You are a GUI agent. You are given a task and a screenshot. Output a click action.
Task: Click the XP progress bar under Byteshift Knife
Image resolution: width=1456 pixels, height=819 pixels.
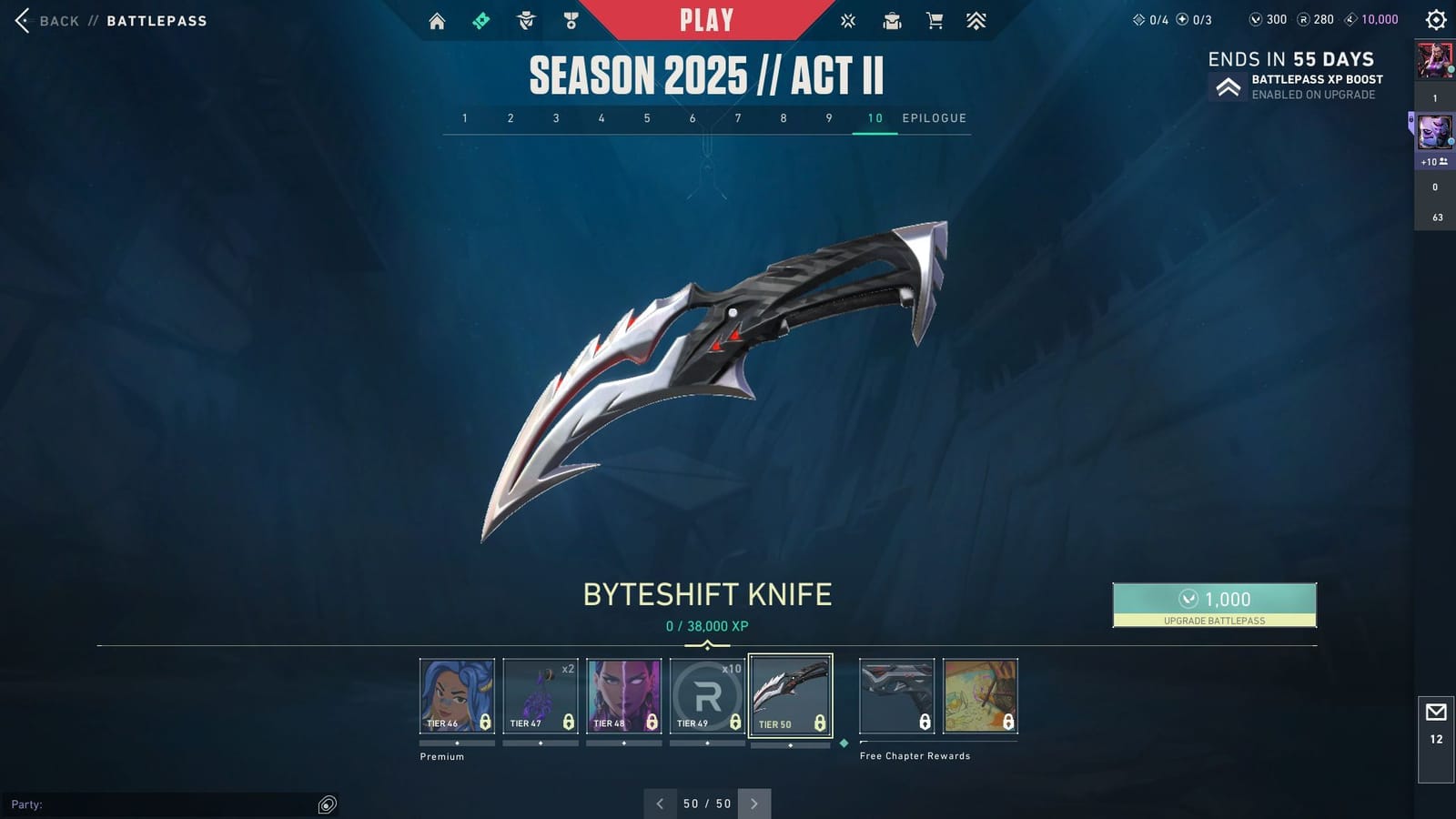pos(708,644)
